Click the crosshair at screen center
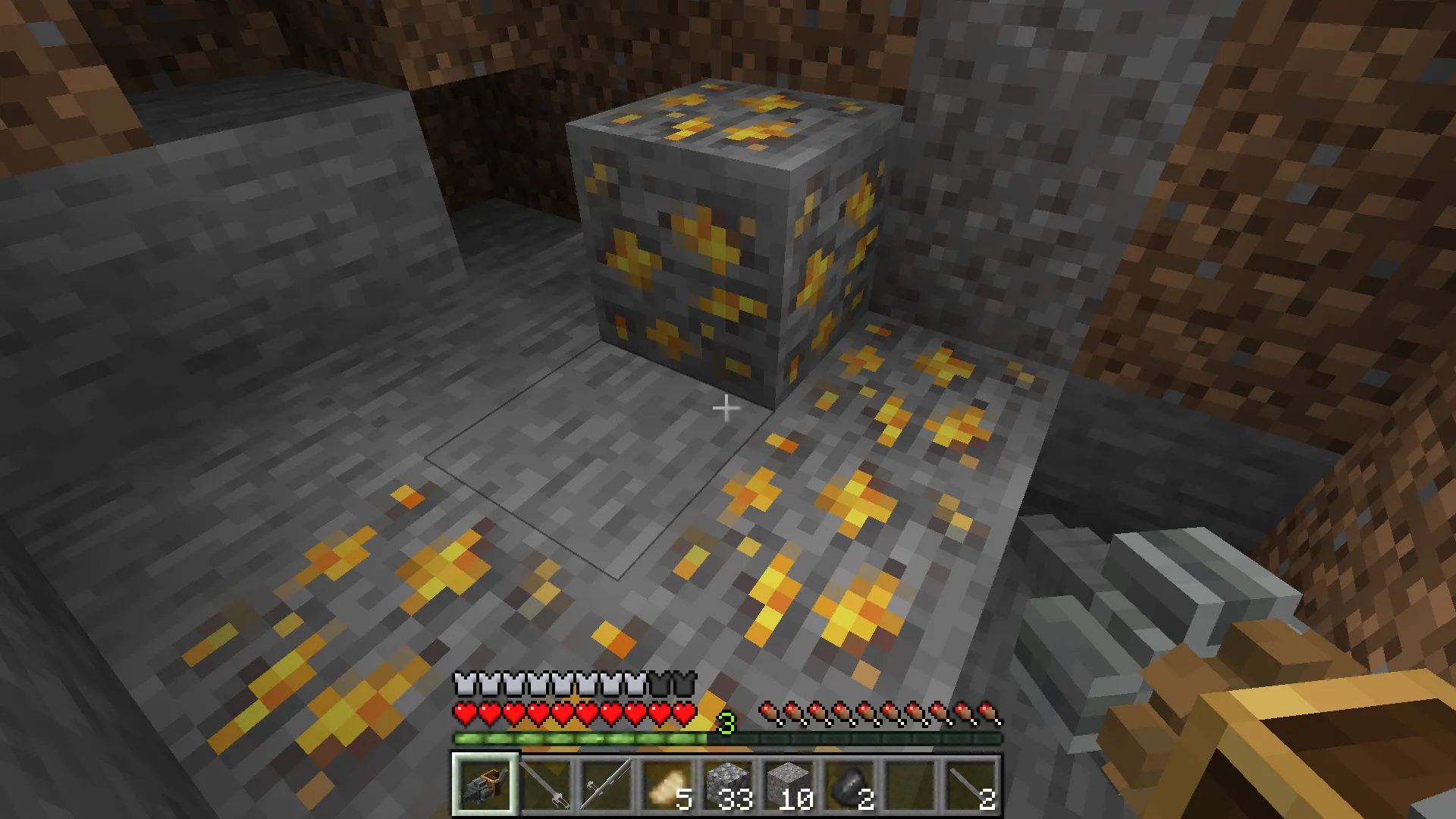The width and height of the screenshot is (1456, 819). point(726,408)
